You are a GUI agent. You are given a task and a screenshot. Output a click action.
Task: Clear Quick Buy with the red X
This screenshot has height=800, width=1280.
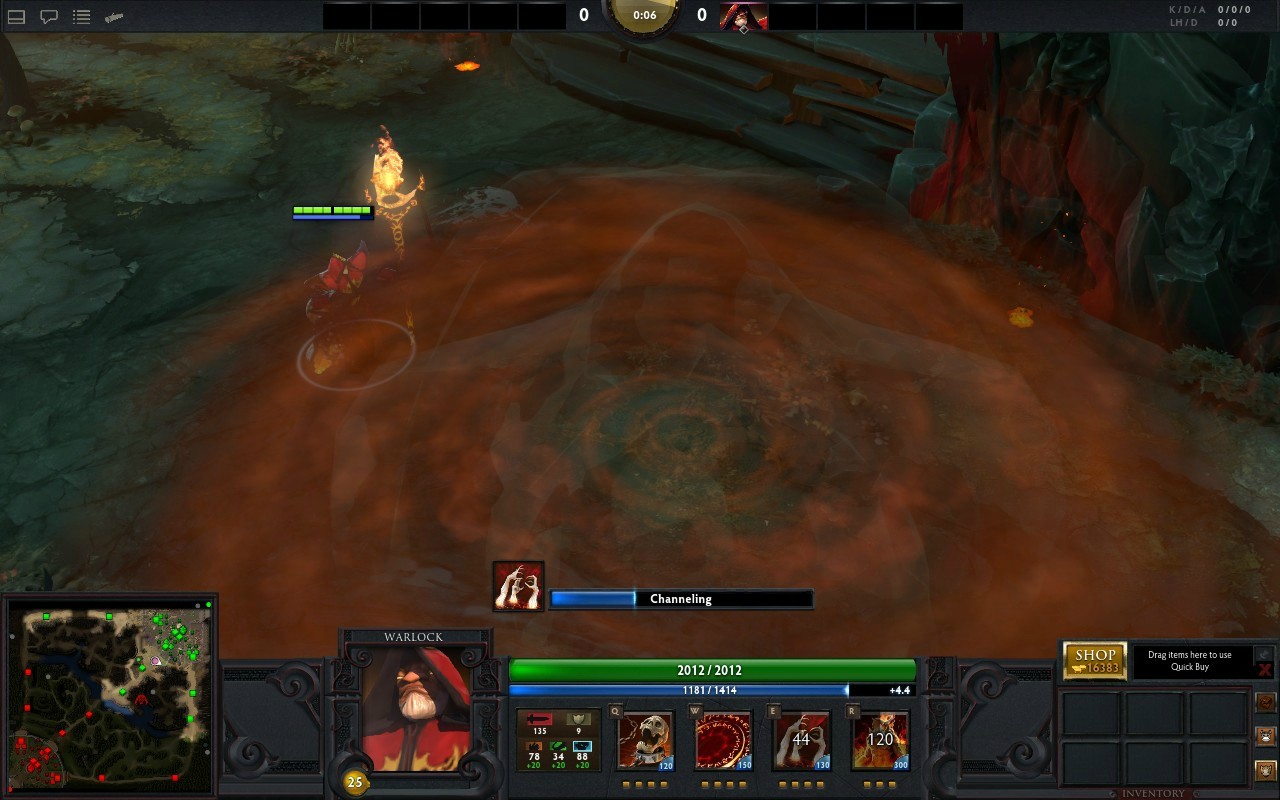tap(1264, 669)
